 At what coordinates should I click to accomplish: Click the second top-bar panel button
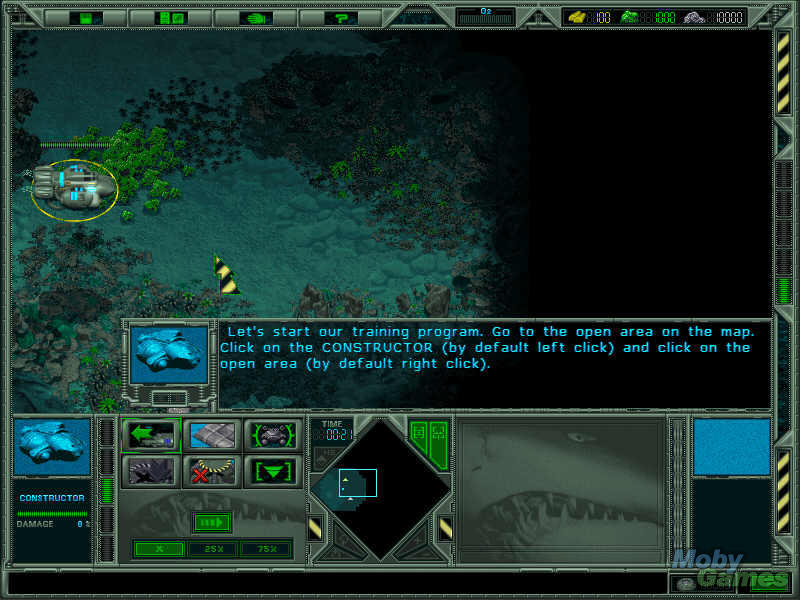click(x=171, y=18)
